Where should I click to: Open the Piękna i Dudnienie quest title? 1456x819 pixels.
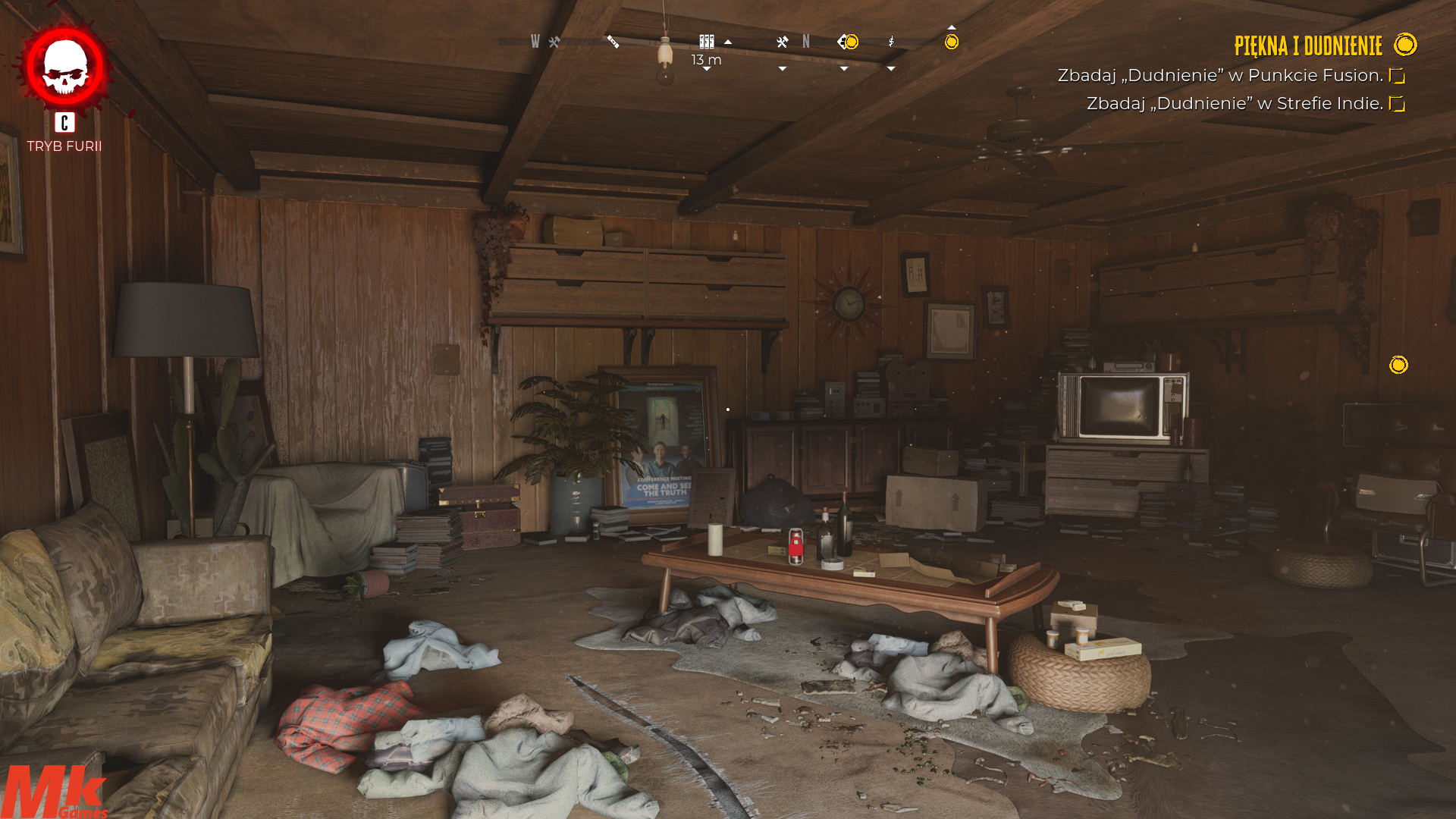[x=1308, y=45]
